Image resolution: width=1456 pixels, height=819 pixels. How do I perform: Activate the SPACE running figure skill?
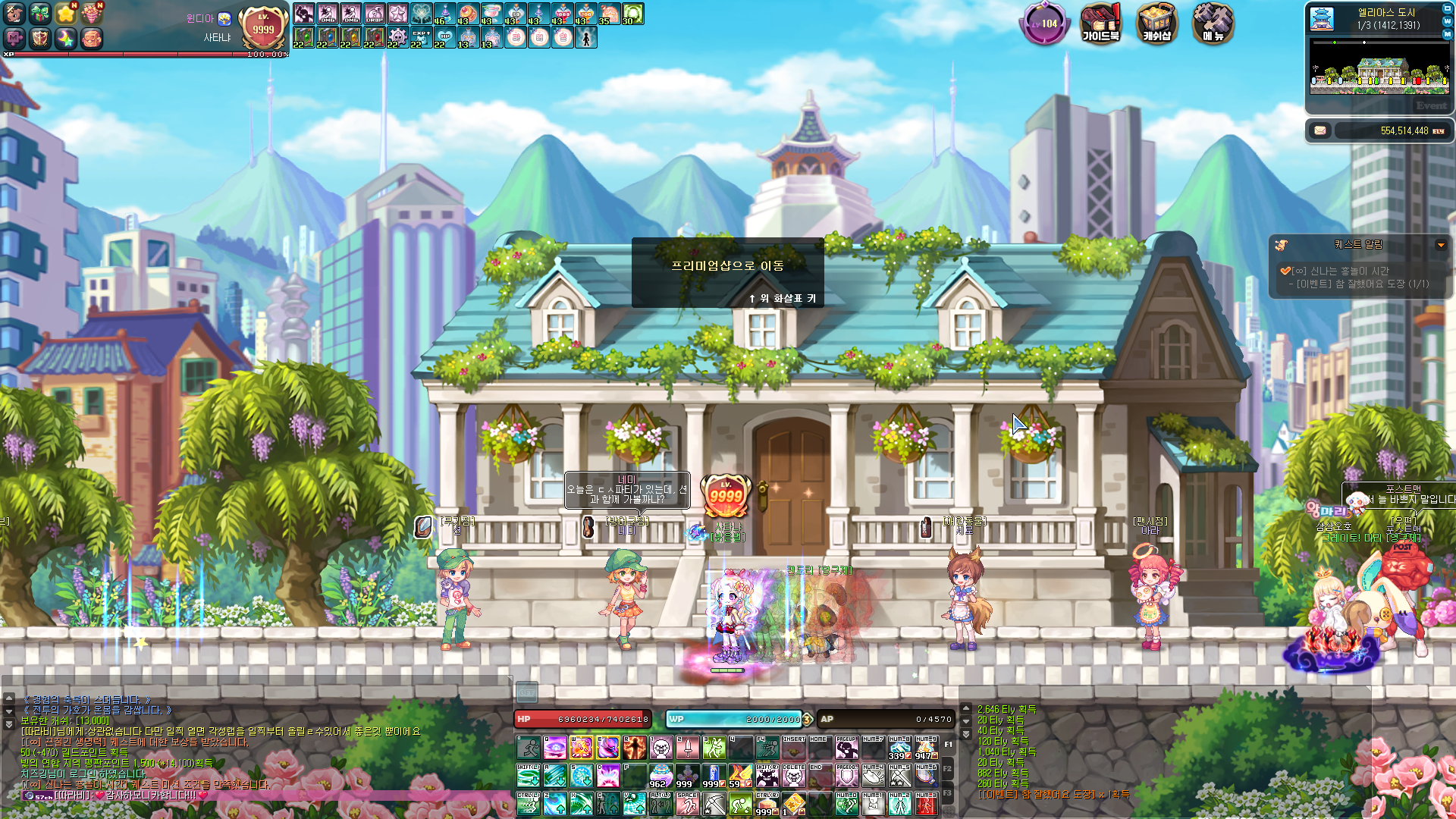pos(687,803)
